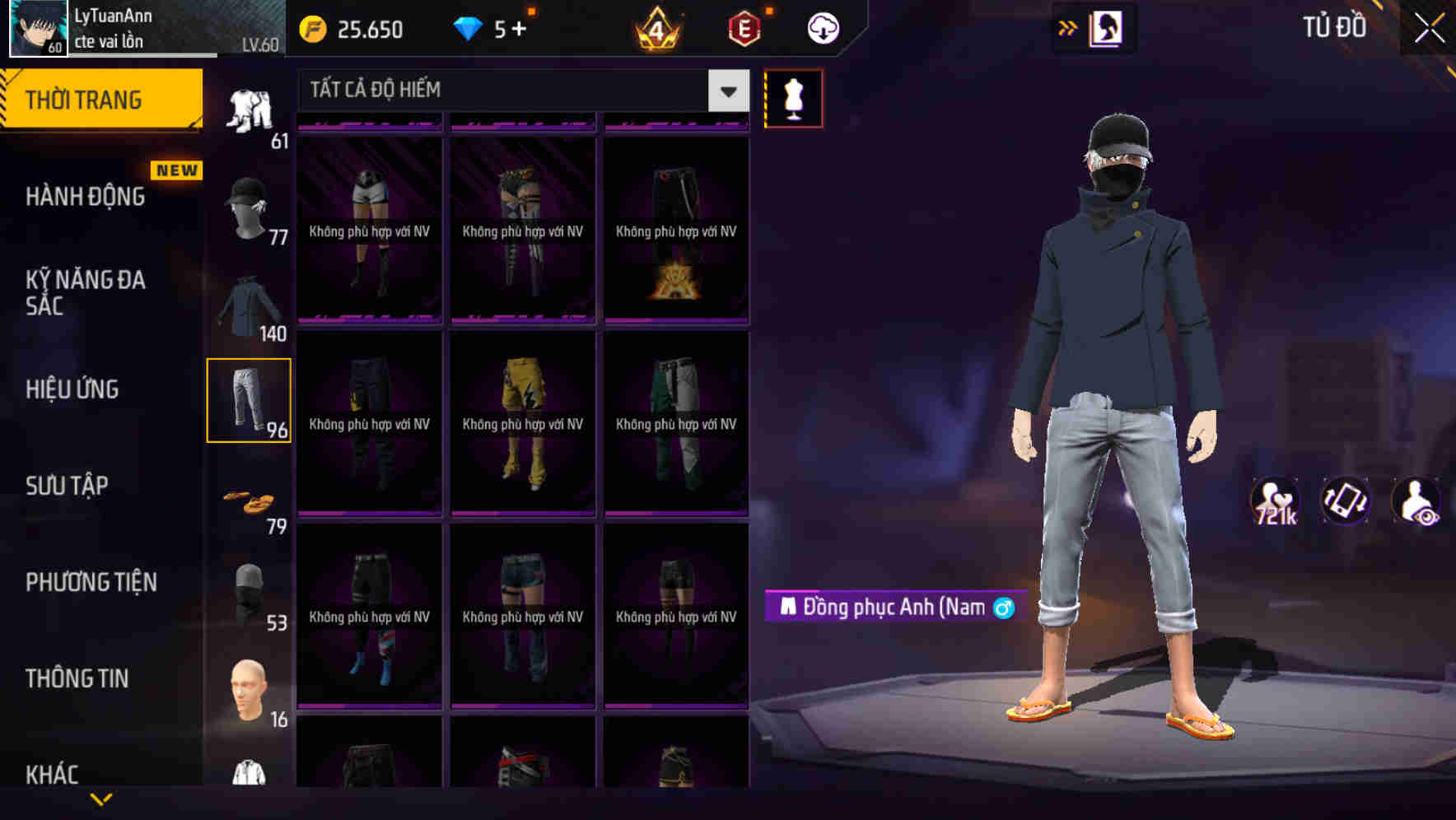Open the SƯU TẬP tab
The height and width of the screenshot is (820, 1456).
tap(66, 486)
